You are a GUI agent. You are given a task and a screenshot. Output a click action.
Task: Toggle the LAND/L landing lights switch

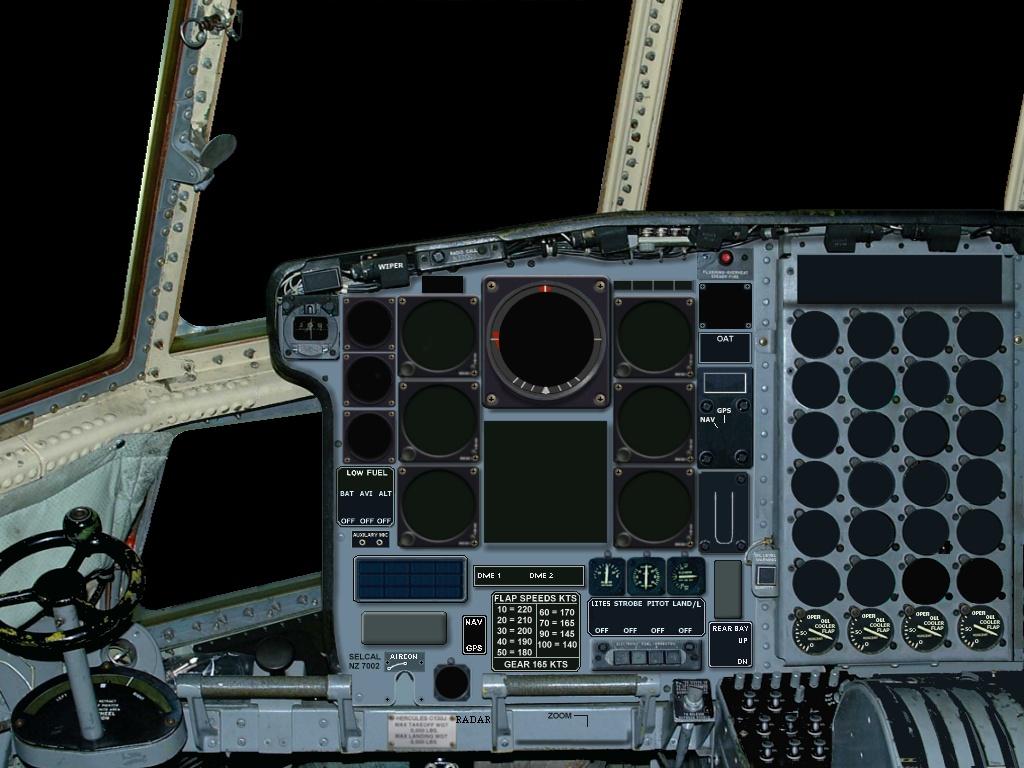click(x=685, y=617)
